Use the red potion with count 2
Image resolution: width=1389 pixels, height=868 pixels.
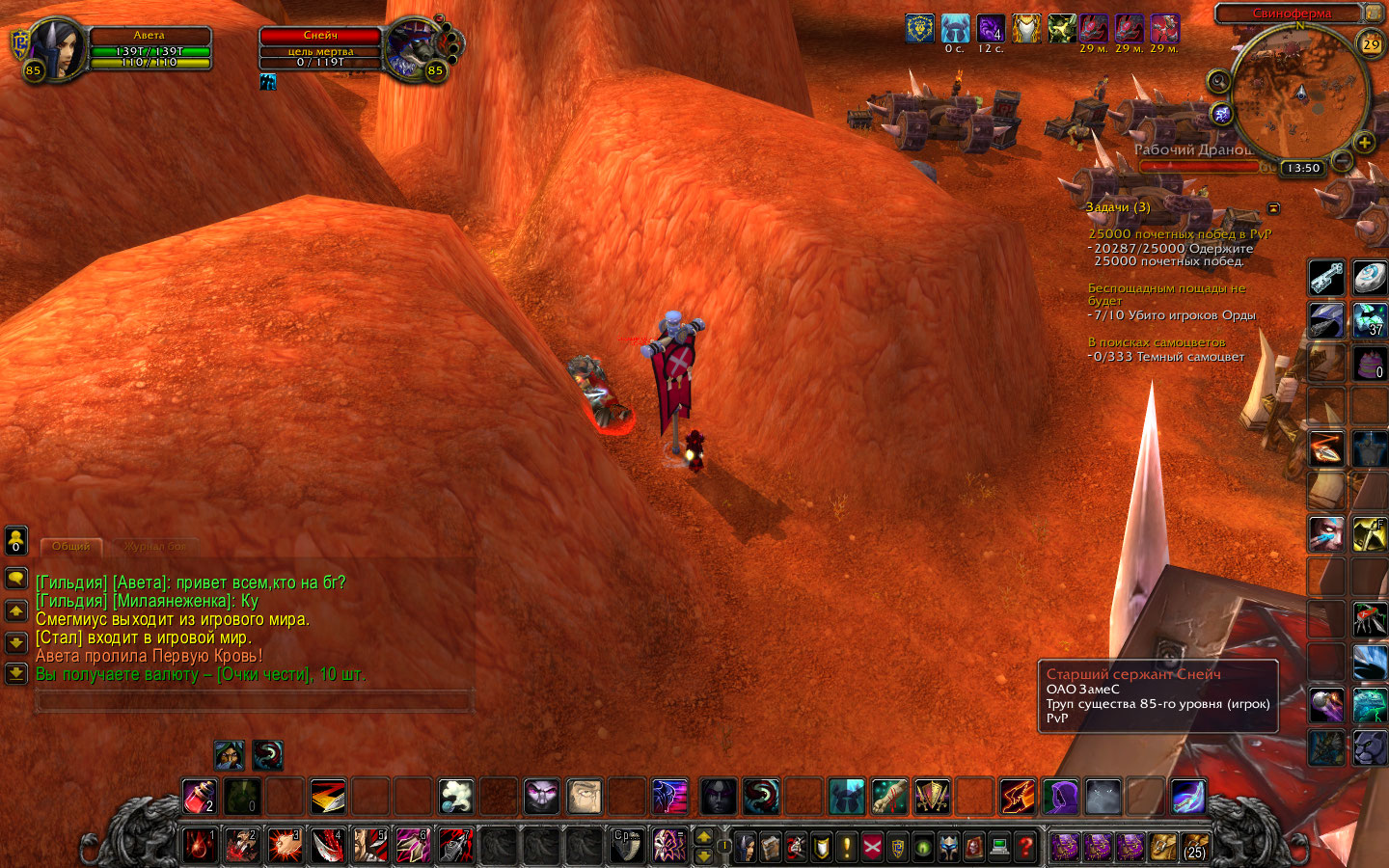click(x=200, y=797)
